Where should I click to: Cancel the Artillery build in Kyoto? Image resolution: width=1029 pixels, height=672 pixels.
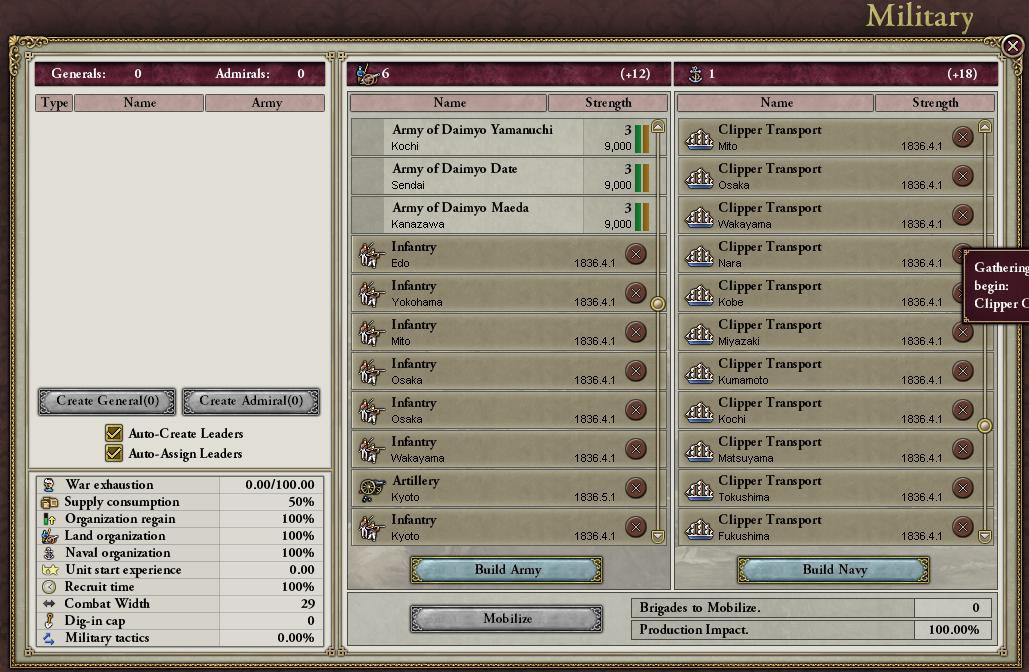click(x=635, y=488)
